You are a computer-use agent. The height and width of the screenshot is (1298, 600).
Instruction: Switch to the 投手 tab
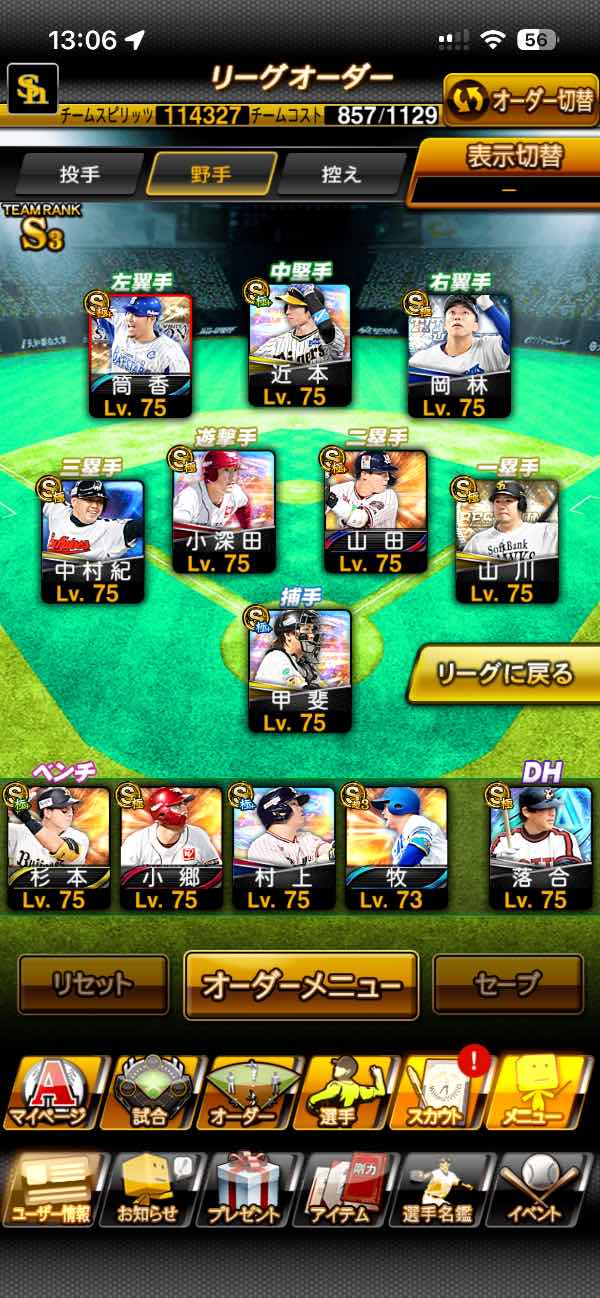tap(79, 174)
